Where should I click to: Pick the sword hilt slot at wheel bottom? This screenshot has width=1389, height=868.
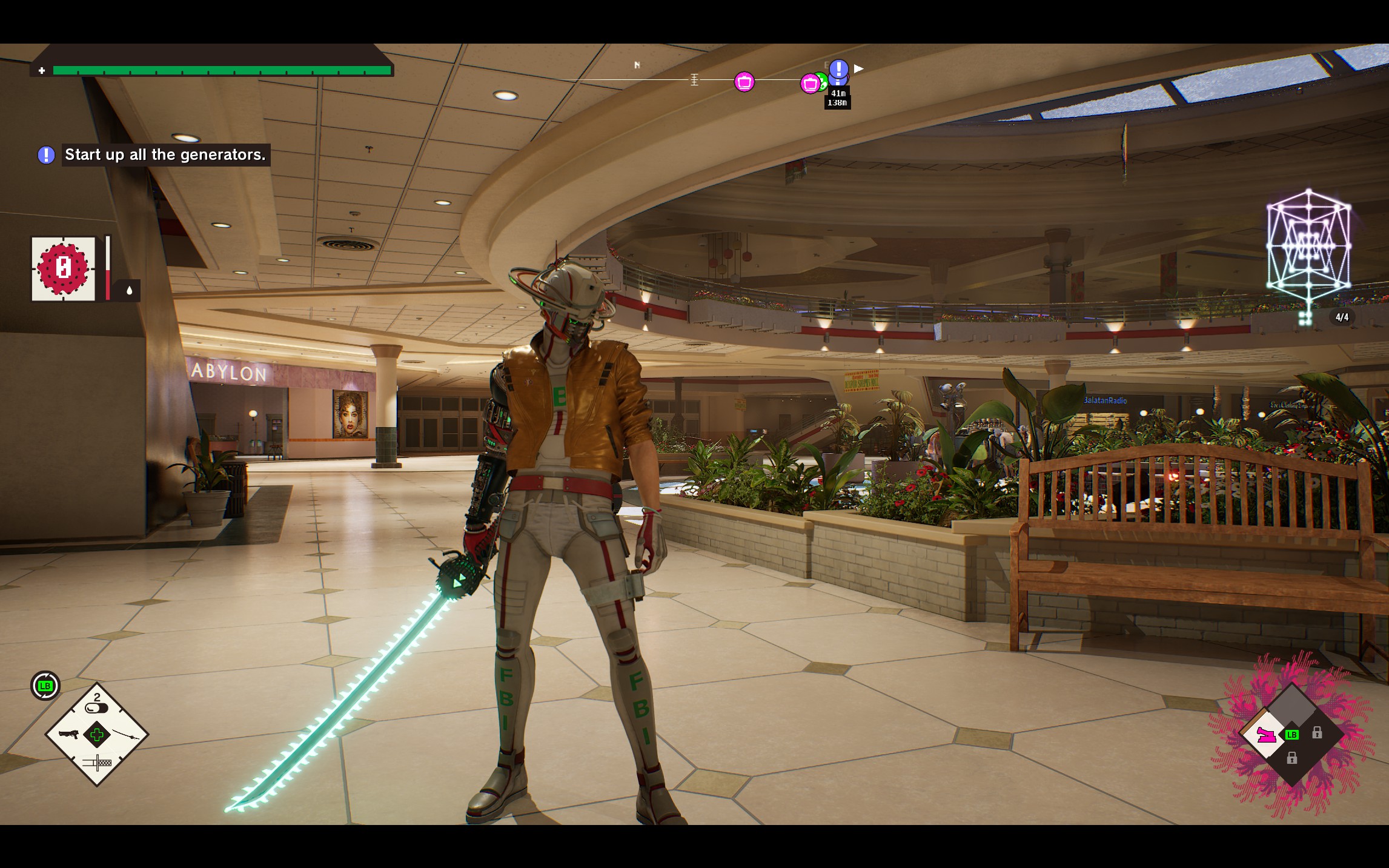(x=97, y=762)
